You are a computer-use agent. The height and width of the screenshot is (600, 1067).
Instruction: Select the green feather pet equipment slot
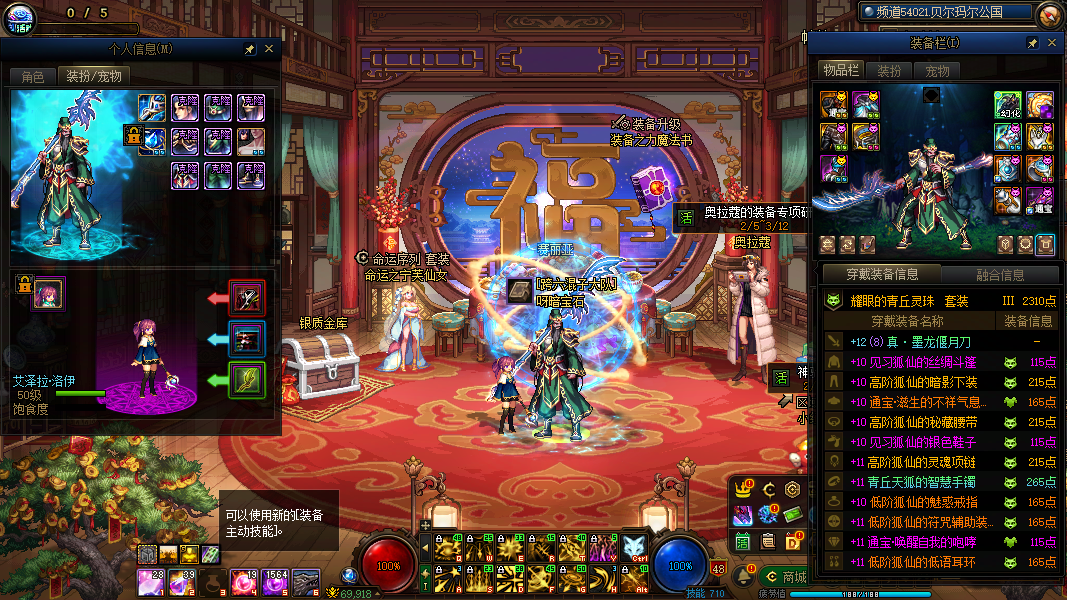[x=246, y=379]
